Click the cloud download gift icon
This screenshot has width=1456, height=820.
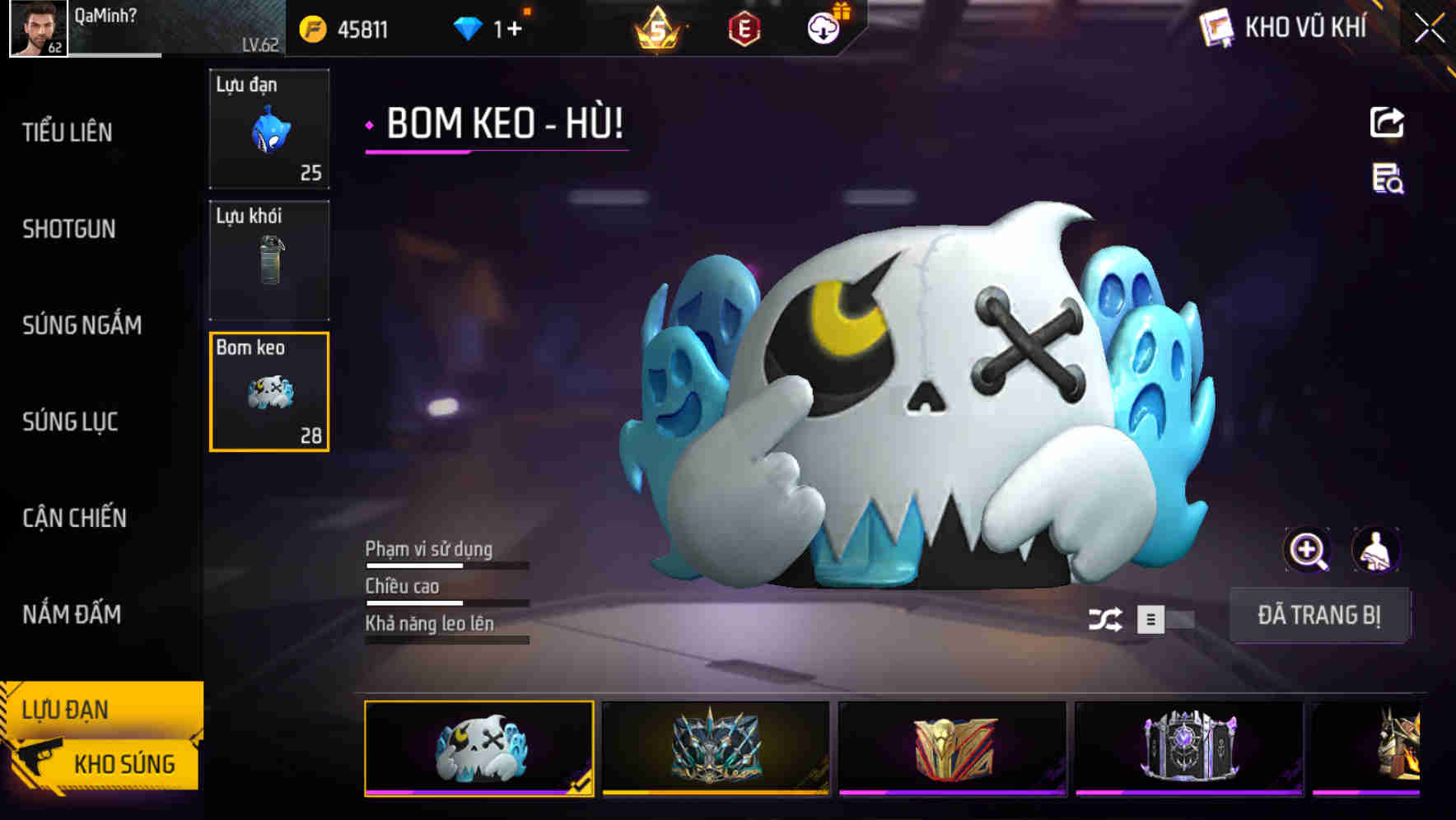(x=823, y=26)
